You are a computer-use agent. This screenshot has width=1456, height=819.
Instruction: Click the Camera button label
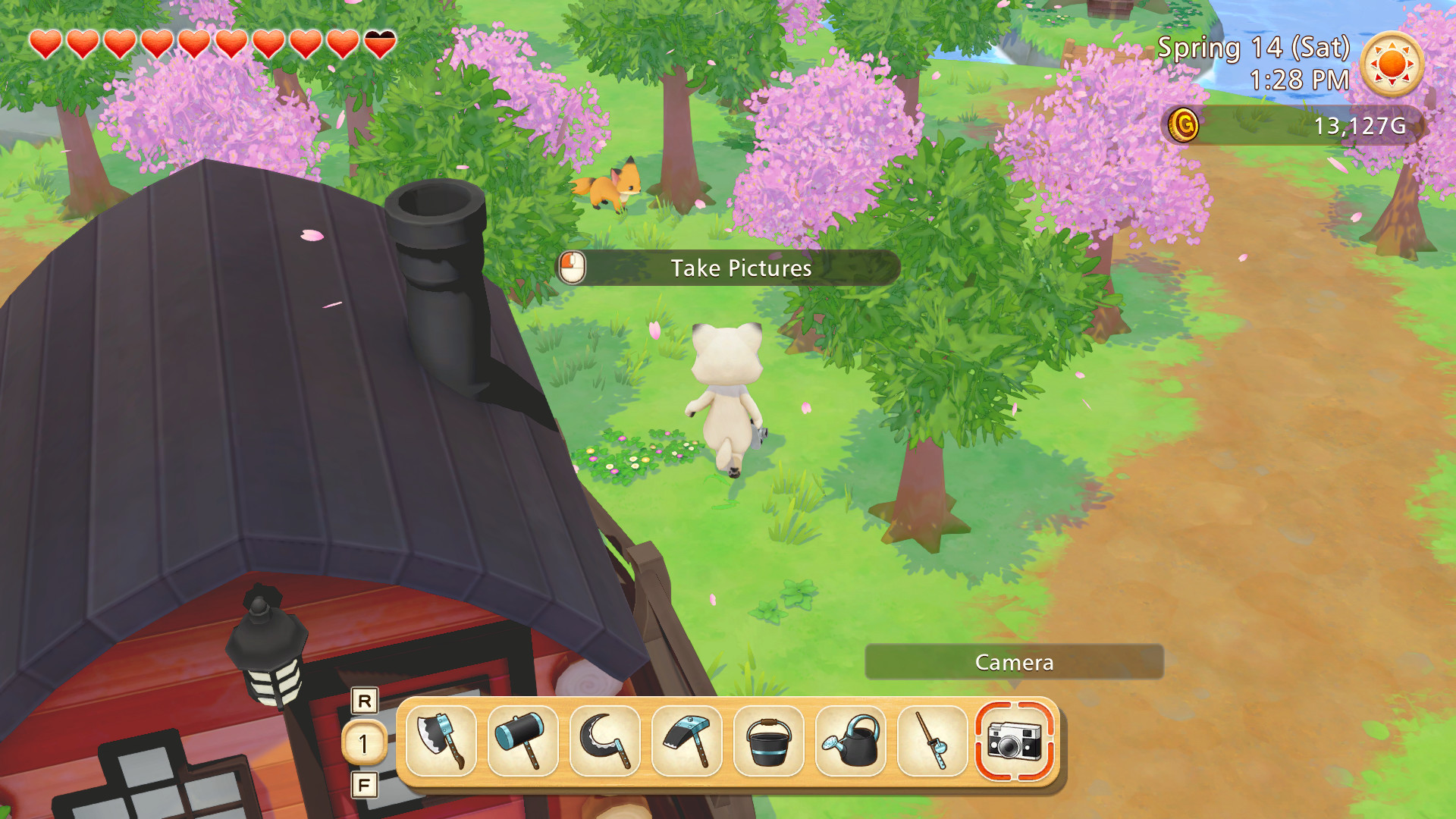(1014, 662)
